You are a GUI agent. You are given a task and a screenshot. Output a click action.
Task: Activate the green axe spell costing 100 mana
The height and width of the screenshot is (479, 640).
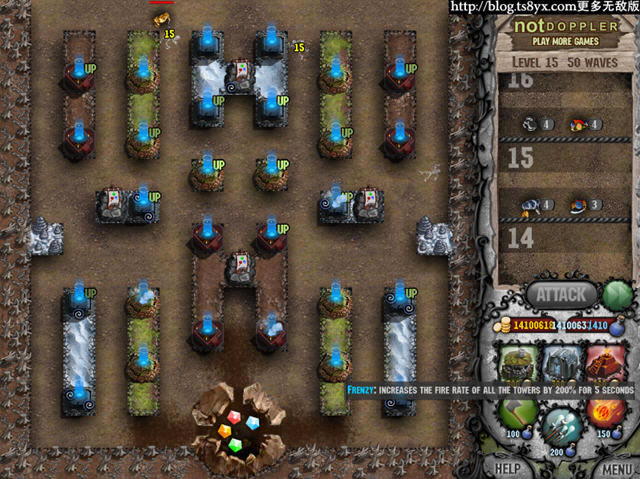click(x=519, y=414)
